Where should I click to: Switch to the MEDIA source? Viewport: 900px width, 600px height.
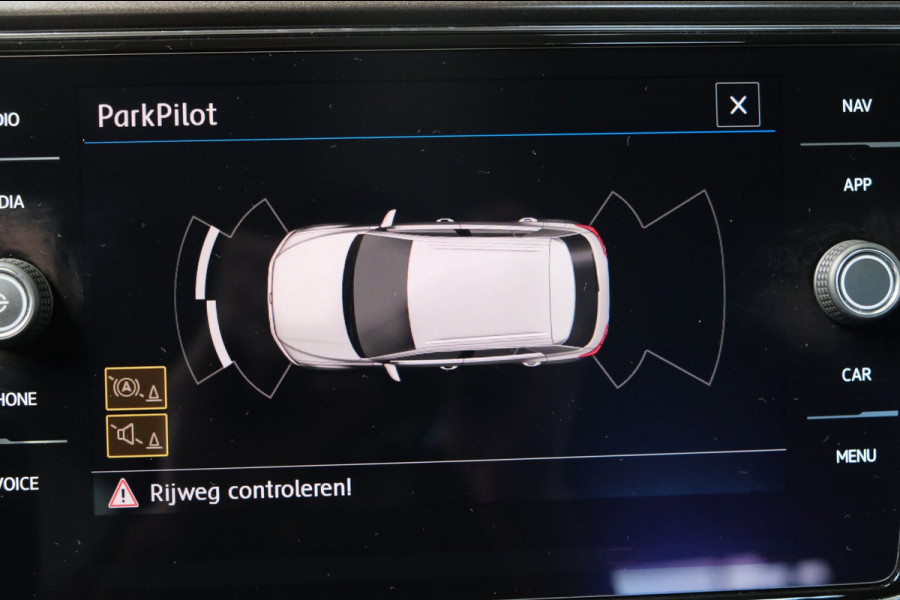click(12, 202)
